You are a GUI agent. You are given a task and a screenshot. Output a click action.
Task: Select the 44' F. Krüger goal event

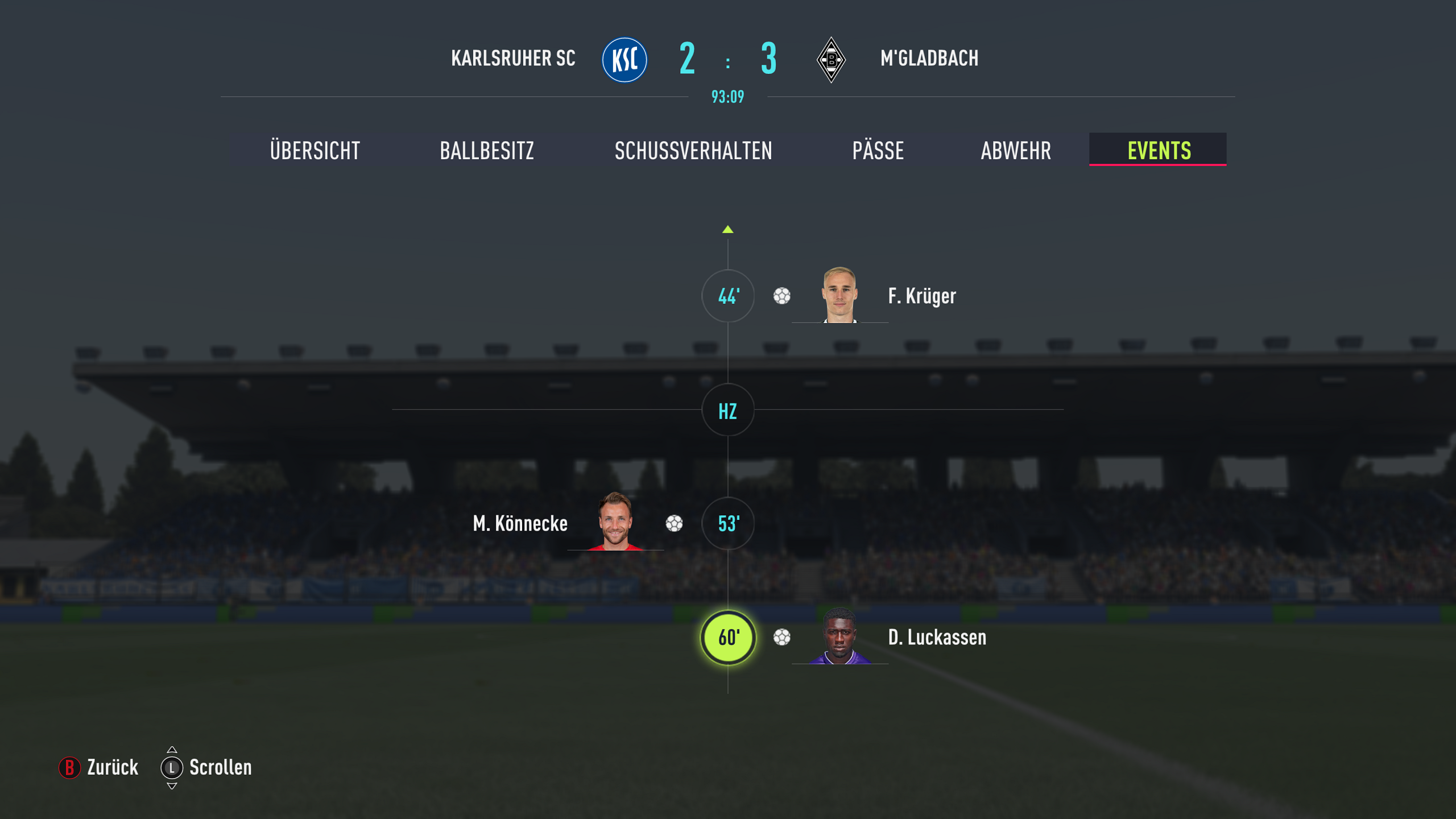pyautogui.click(x=728, y=296)
